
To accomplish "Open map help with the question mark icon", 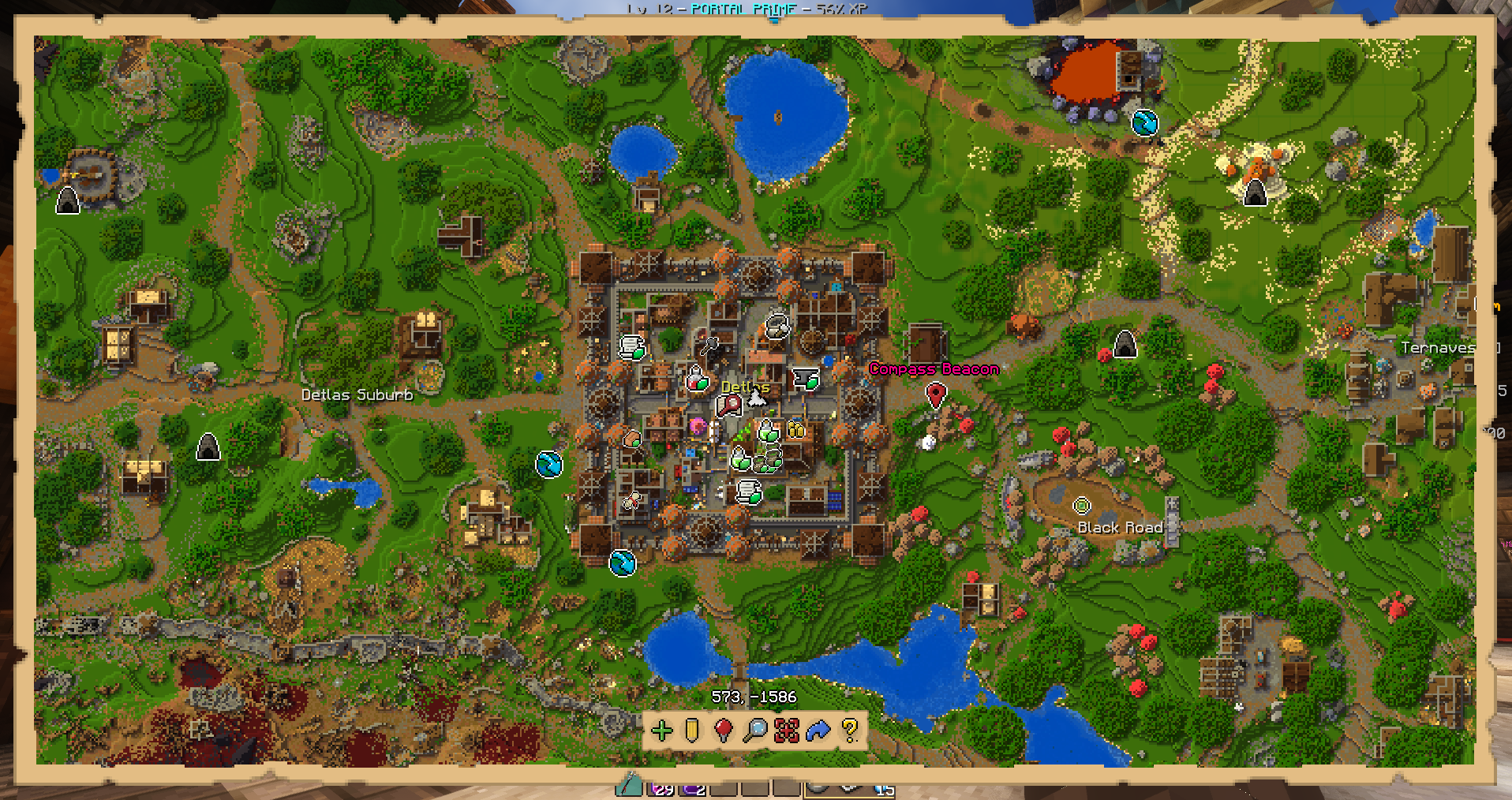I will [850, 731].
